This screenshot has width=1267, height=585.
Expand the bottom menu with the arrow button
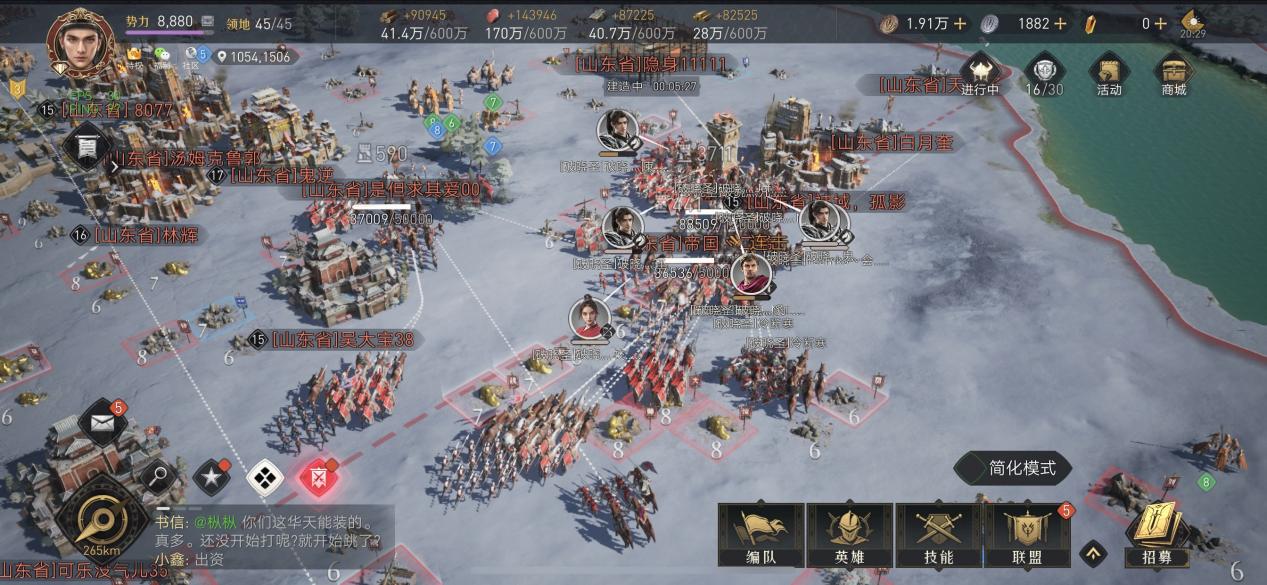pos(1094,553)
